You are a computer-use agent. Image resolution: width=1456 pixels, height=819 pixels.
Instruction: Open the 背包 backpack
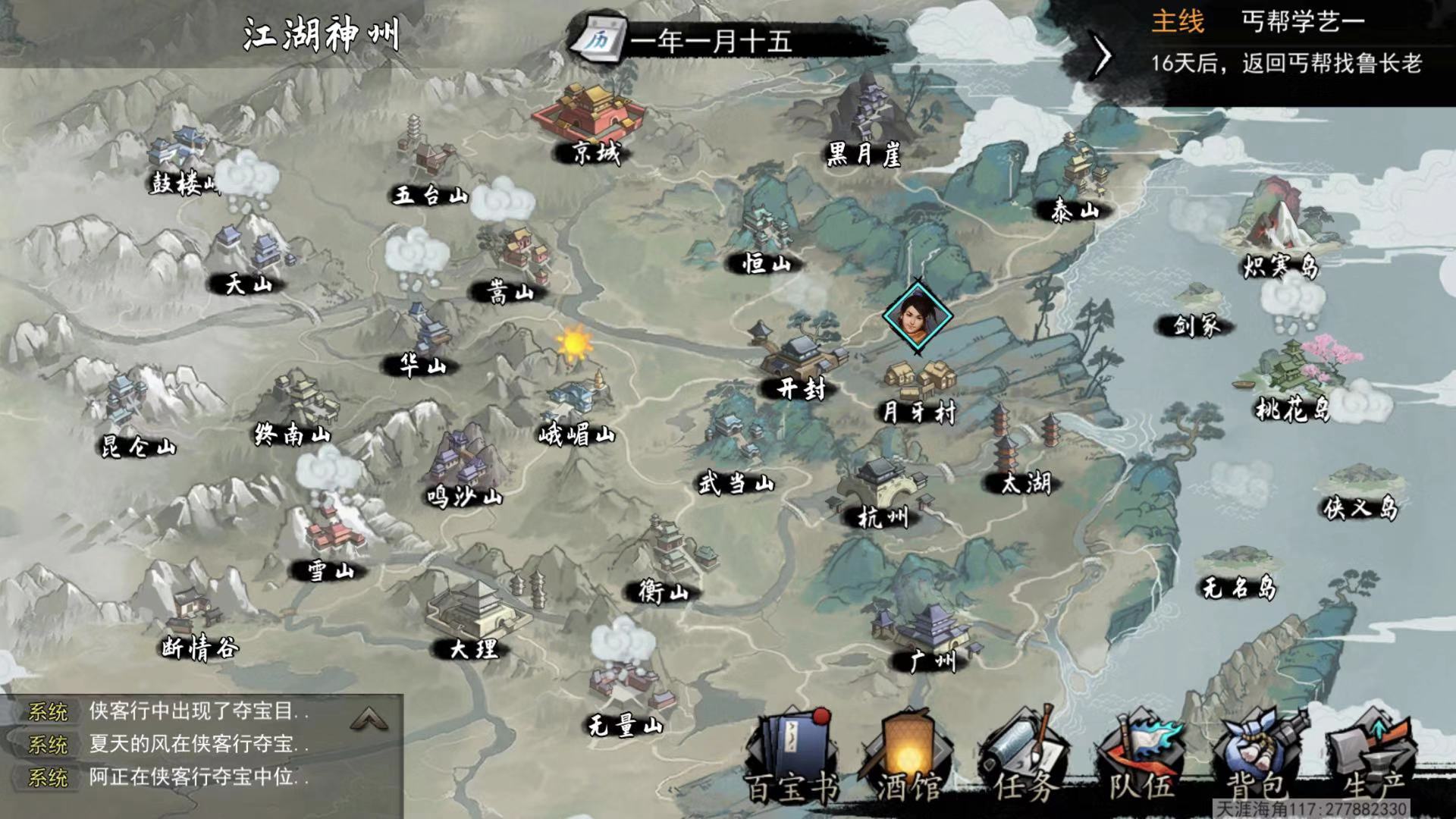[x=1257, y=758]
